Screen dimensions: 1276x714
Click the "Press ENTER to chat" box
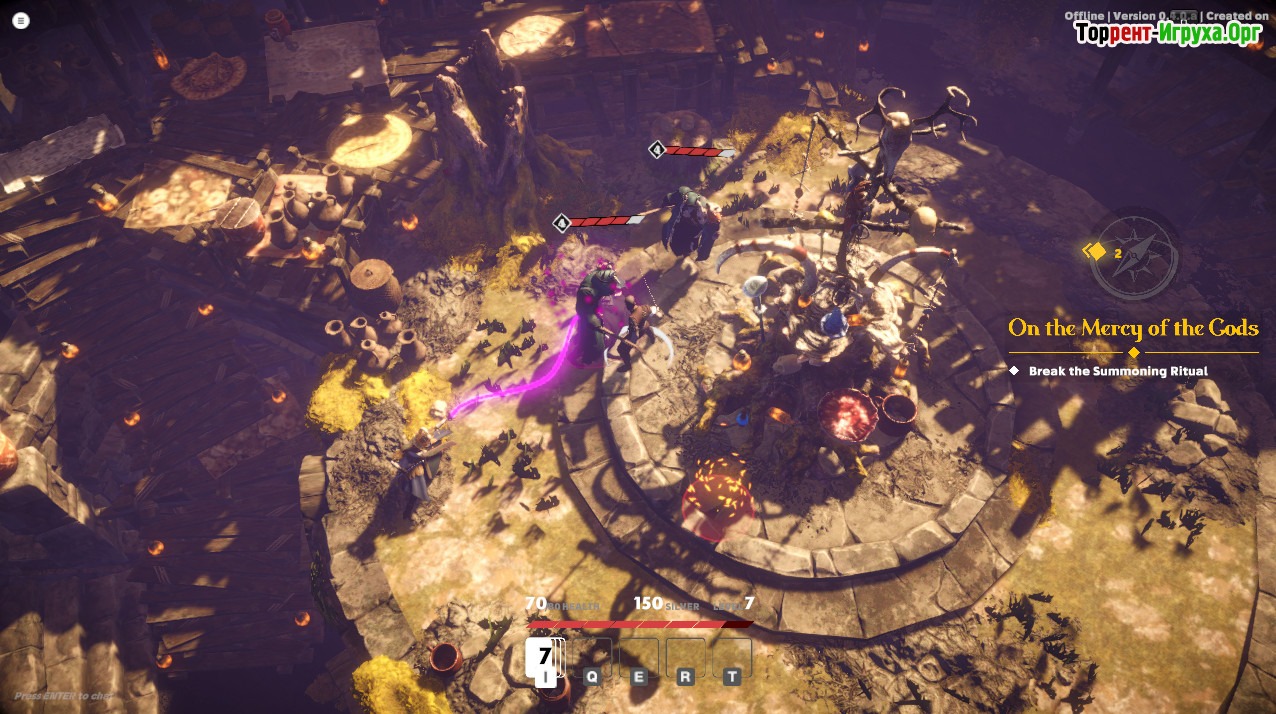64,695
